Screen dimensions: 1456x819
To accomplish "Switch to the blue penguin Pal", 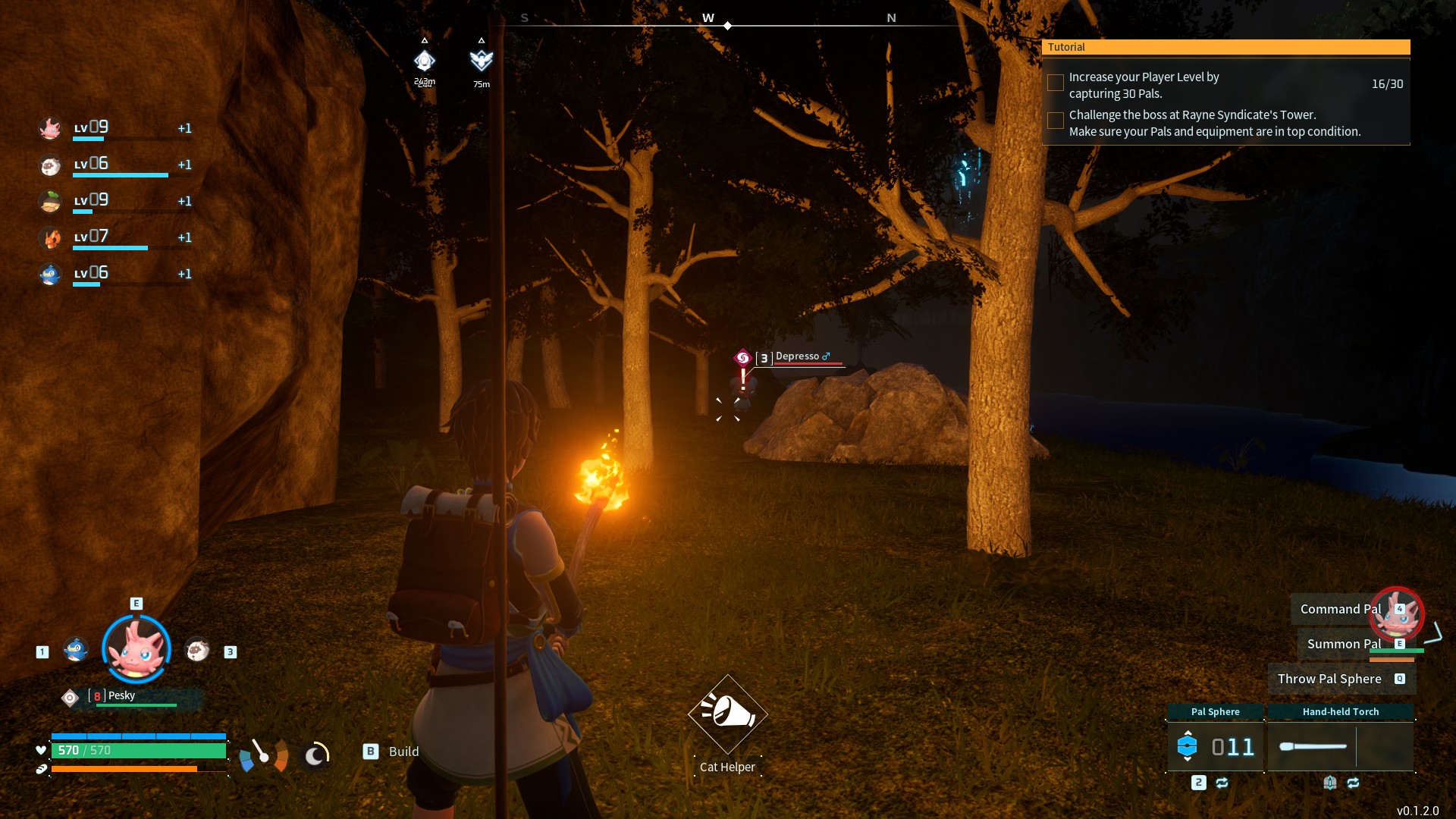I will 75,650.
